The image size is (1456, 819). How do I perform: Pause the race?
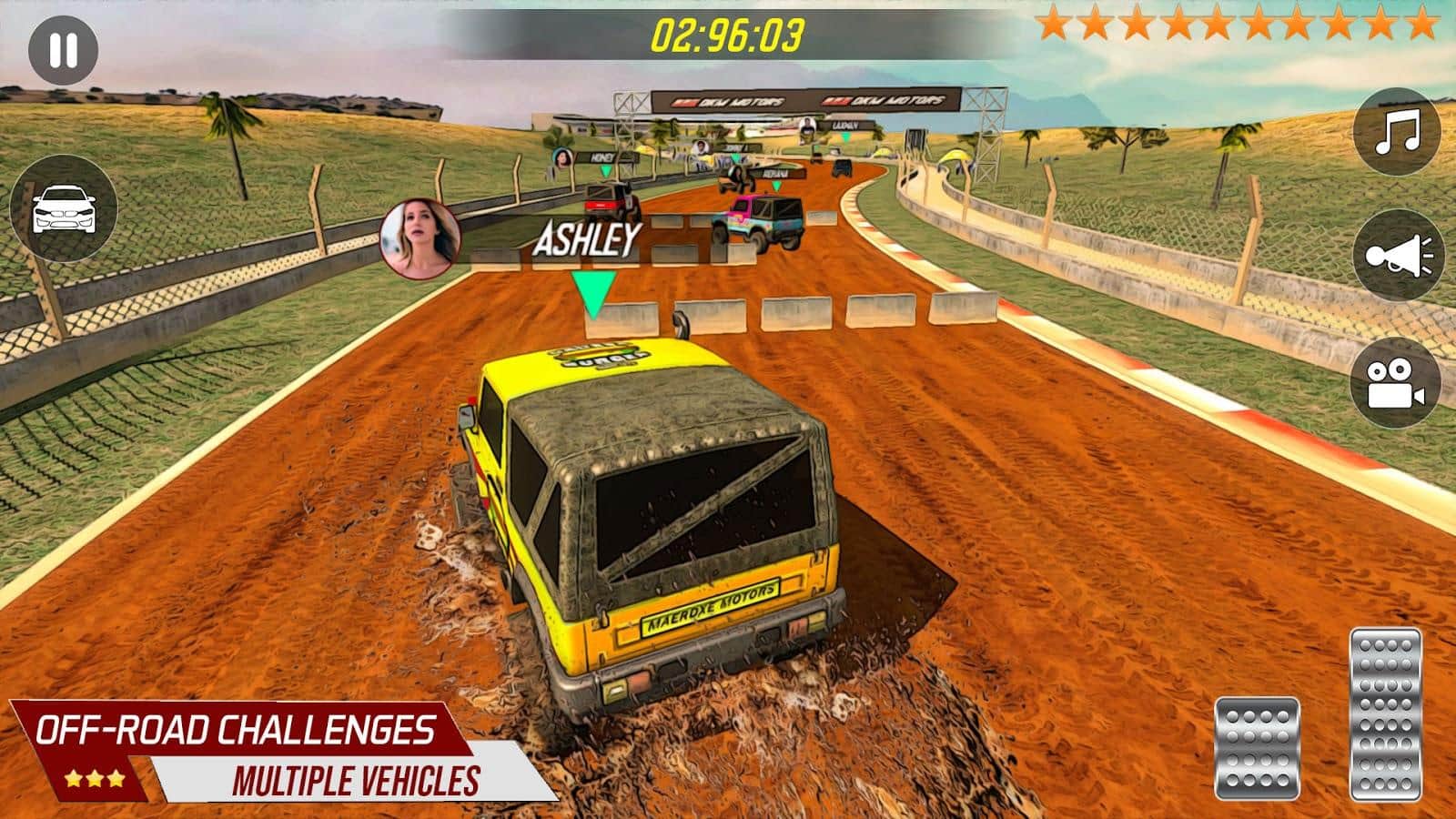point(63,51)
